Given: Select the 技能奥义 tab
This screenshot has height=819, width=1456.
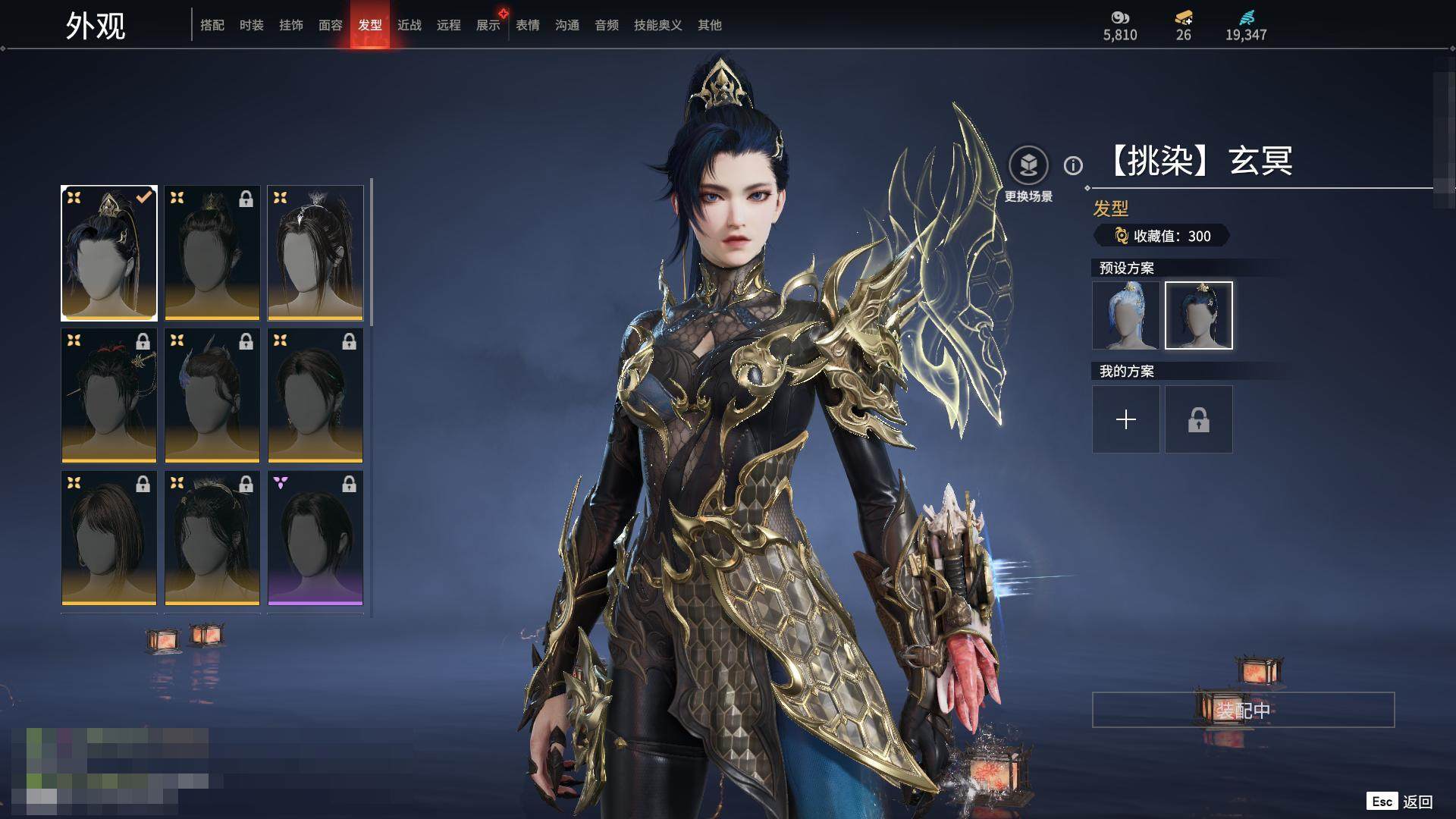Looking at the screenshot, I should (x=658, y=25).
